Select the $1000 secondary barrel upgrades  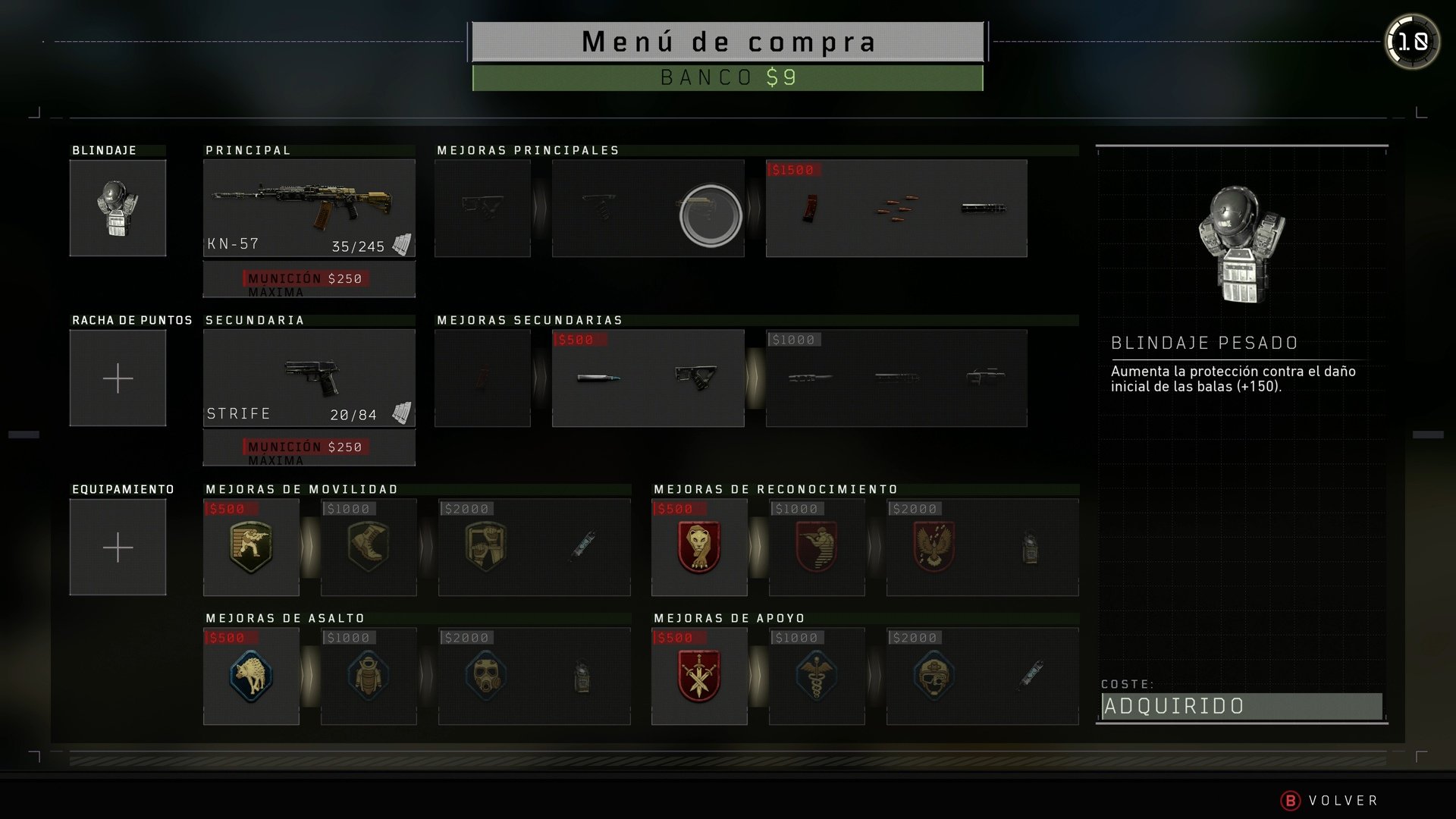[x=896, y=377]
